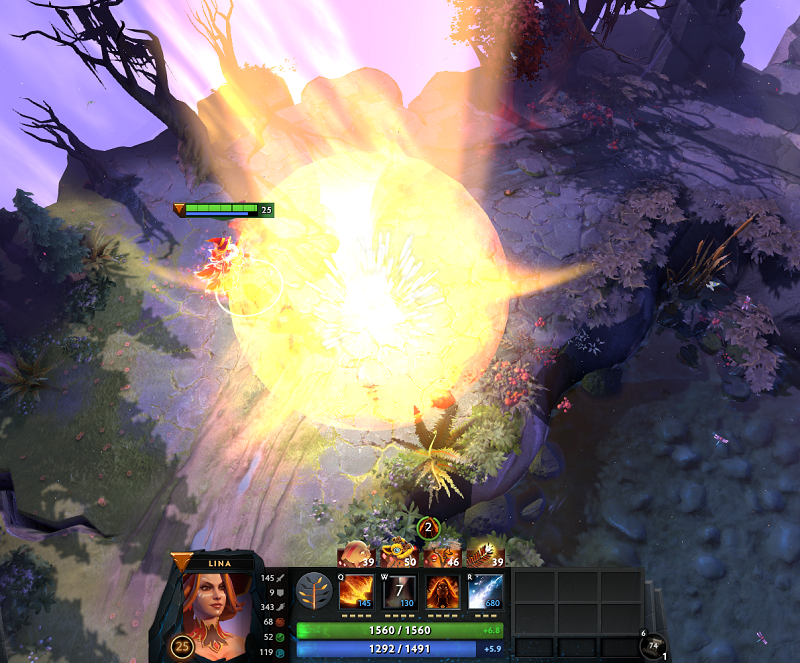
Task: Select Light Strike Array on cooldown
Action: tap(399, 591)
